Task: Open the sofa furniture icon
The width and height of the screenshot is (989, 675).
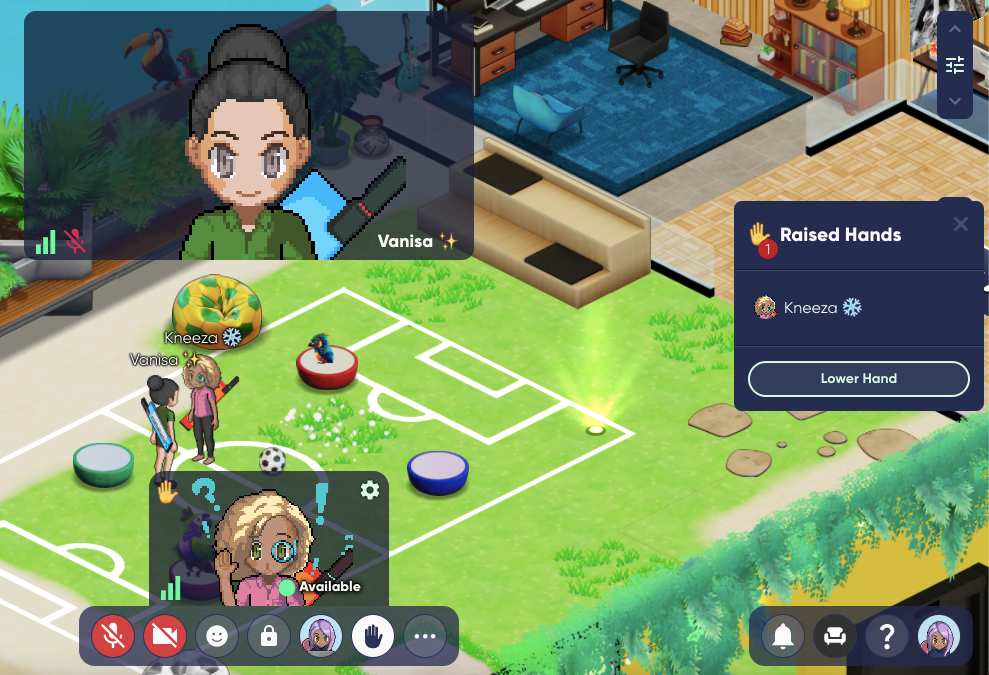Action: pos(835,635)
